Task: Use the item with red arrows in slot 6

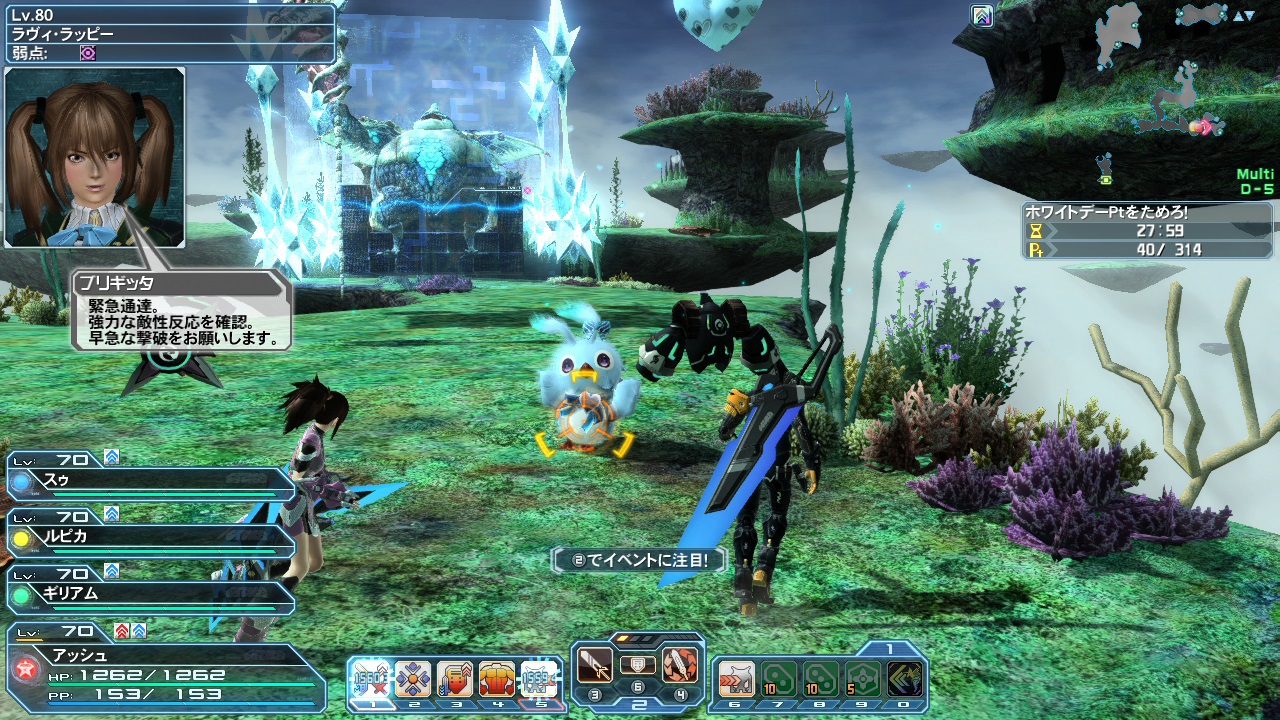Action: click(736, 679)
